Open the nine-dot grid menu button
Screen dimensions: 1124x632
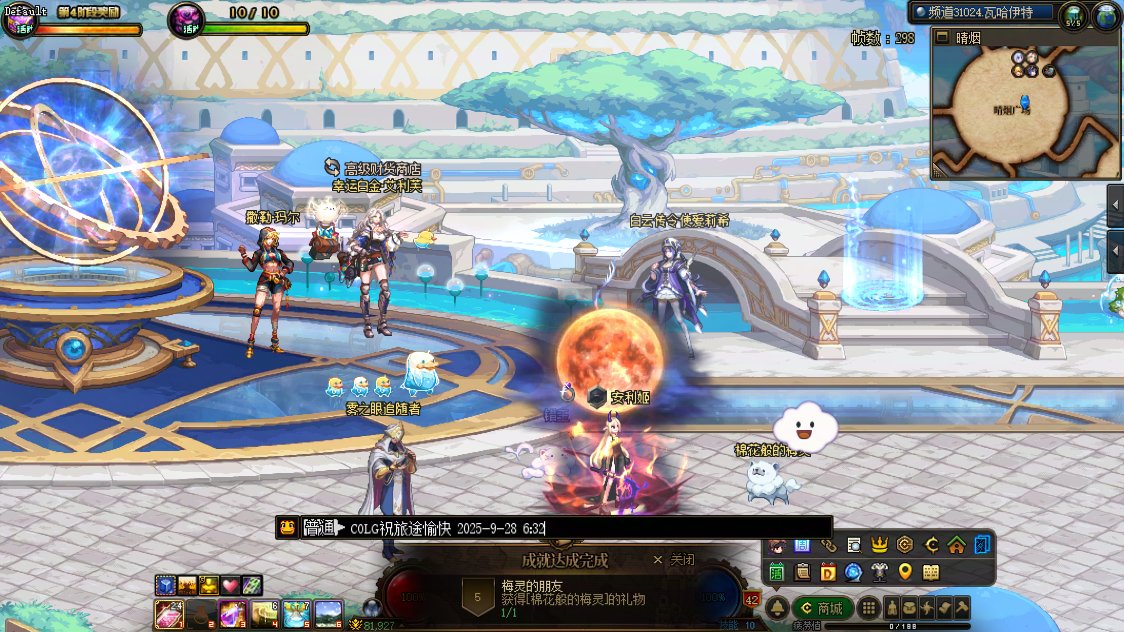[869, 608]
